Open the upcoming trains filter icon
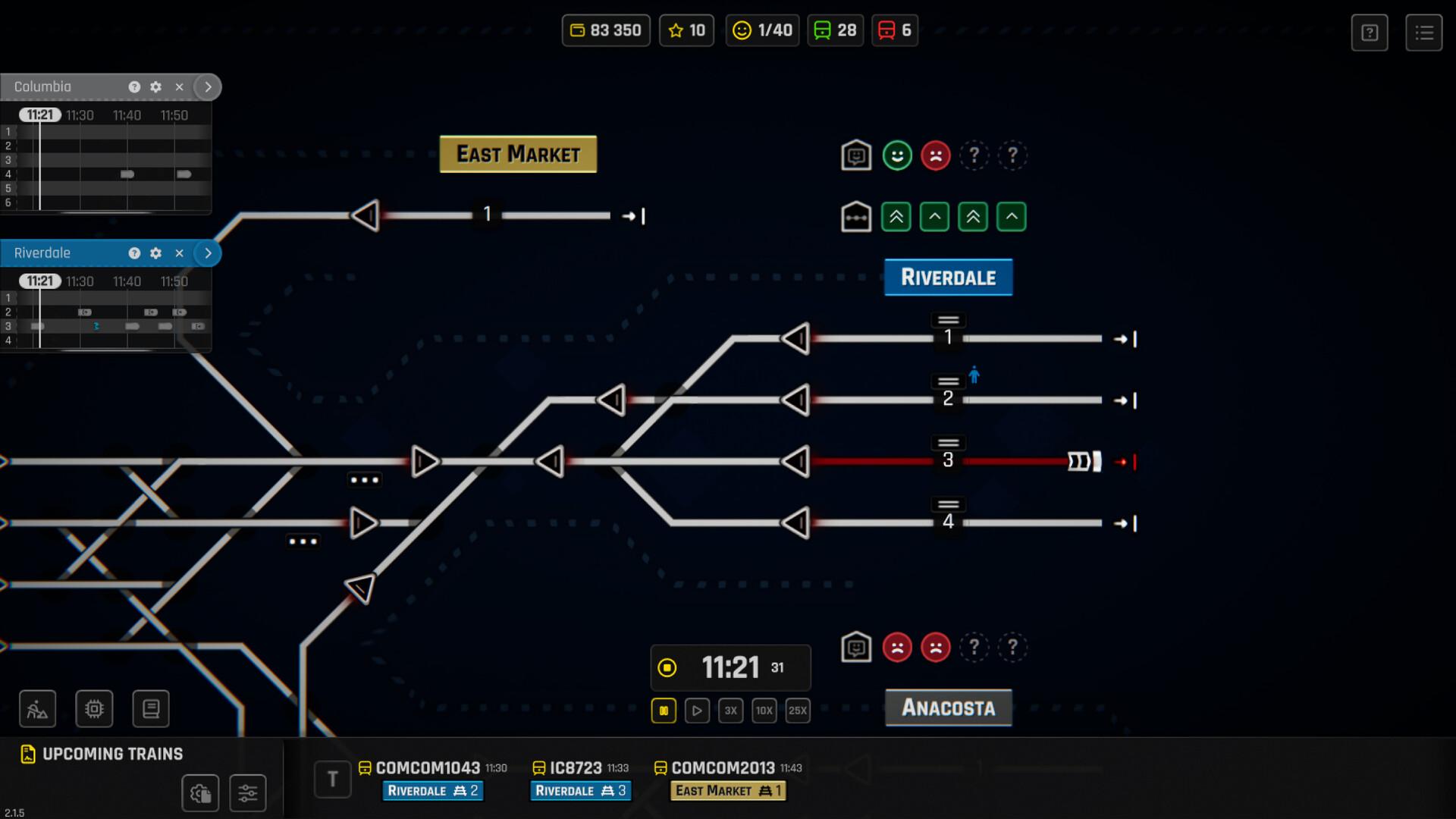 coord(248,793)
